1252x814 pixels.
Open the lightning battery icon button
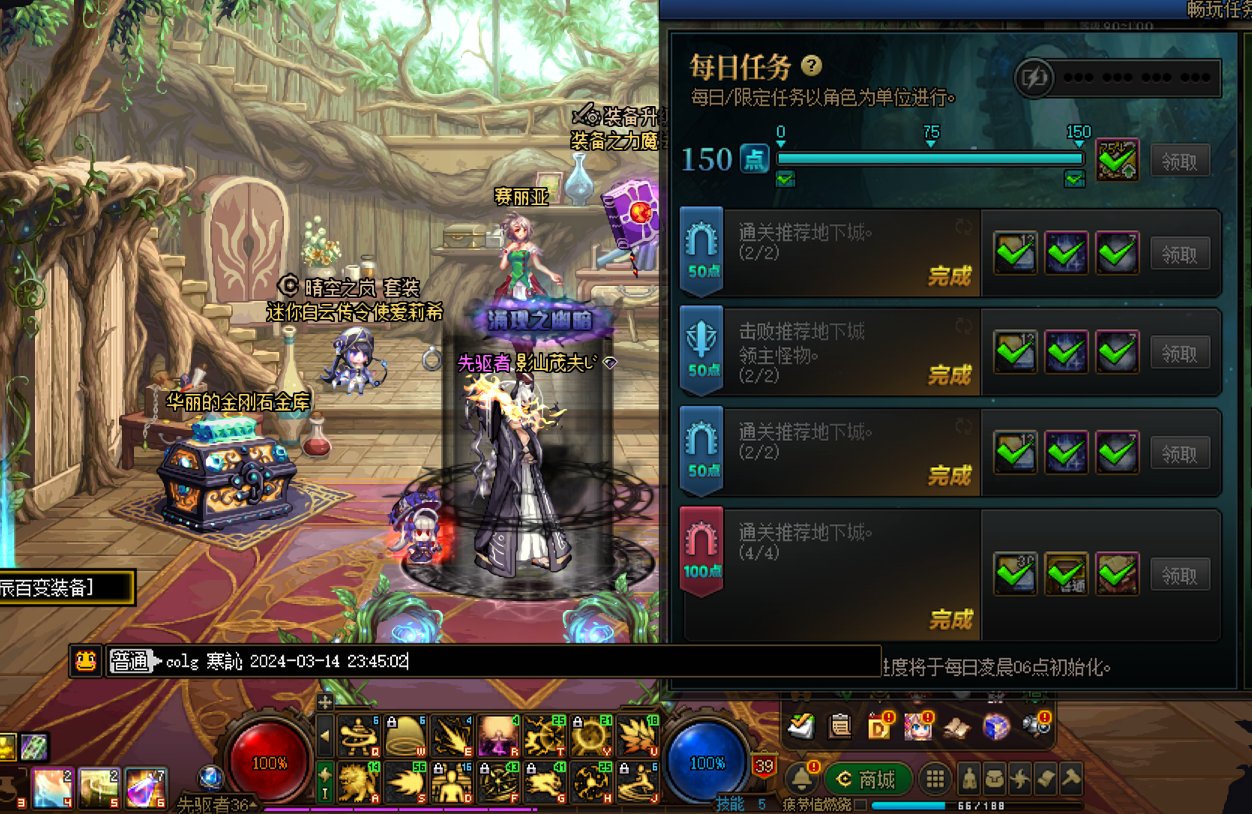point(1038,78)
